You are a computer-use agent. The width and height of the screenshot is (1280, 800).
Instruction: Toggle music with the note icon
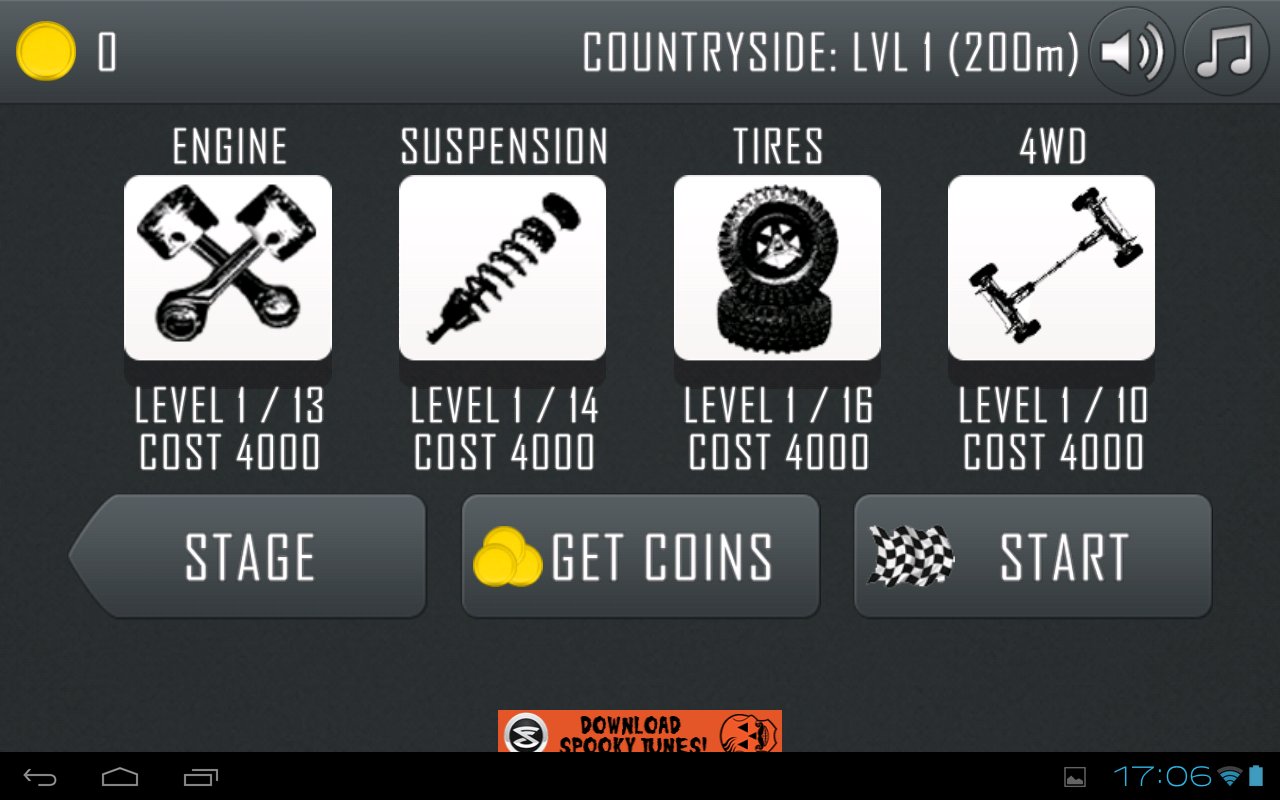coord(1225,52)
